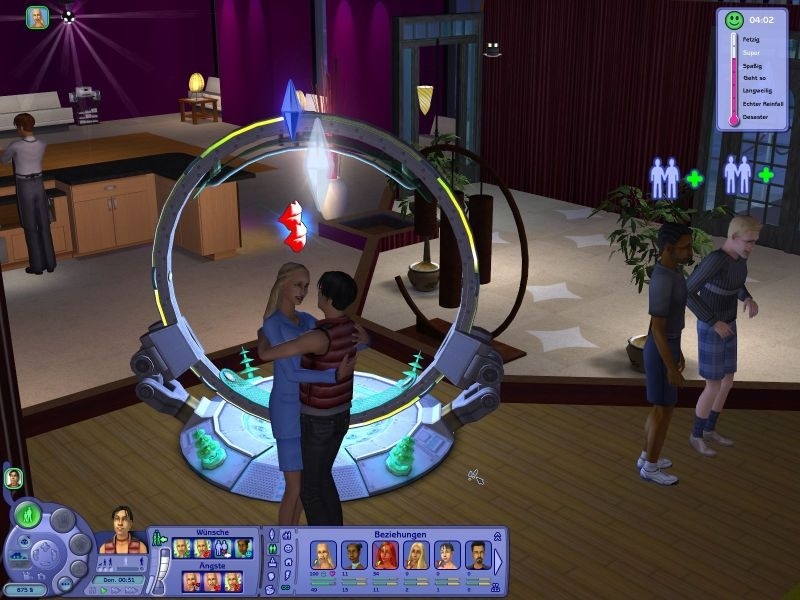The width and height of the screenshot is (800, 600).
Task: Select the blonde Sim portrait at top left
Action: pyautogui.click(x=37, y=17)
